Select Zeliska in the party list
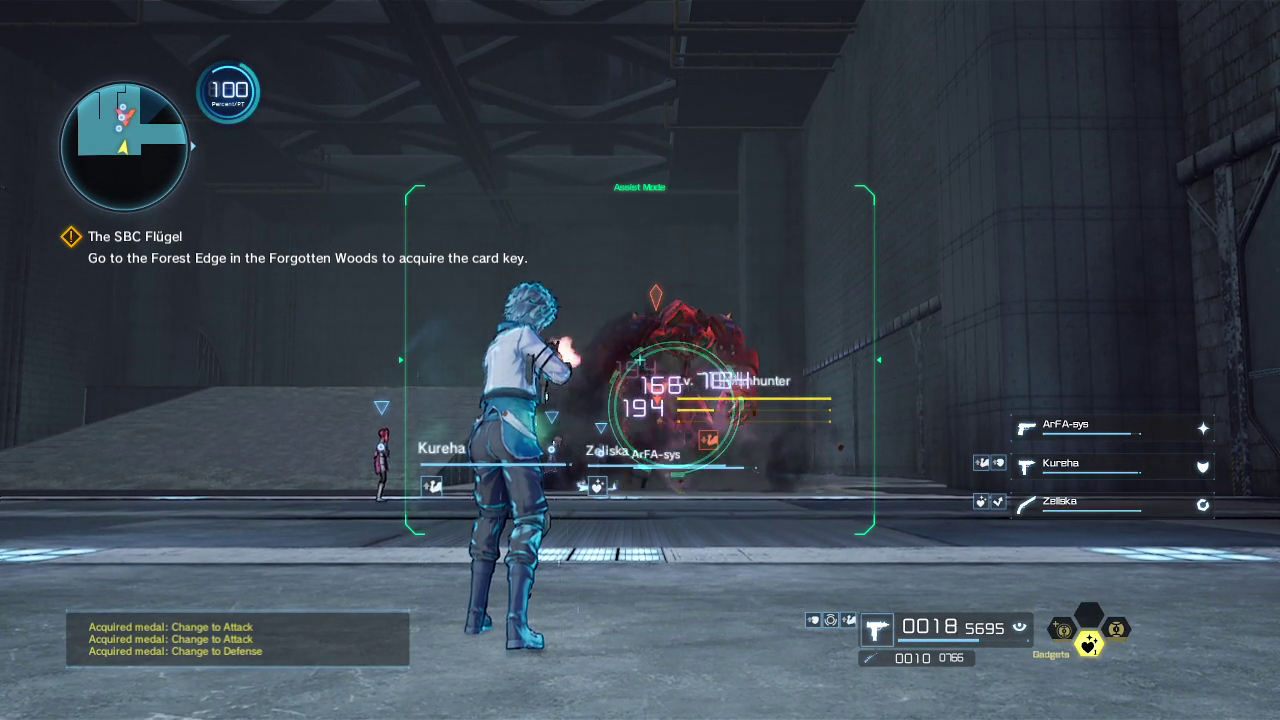Image resolution: width=1280 pixels, height=720 pixels. click(1060, 502)
